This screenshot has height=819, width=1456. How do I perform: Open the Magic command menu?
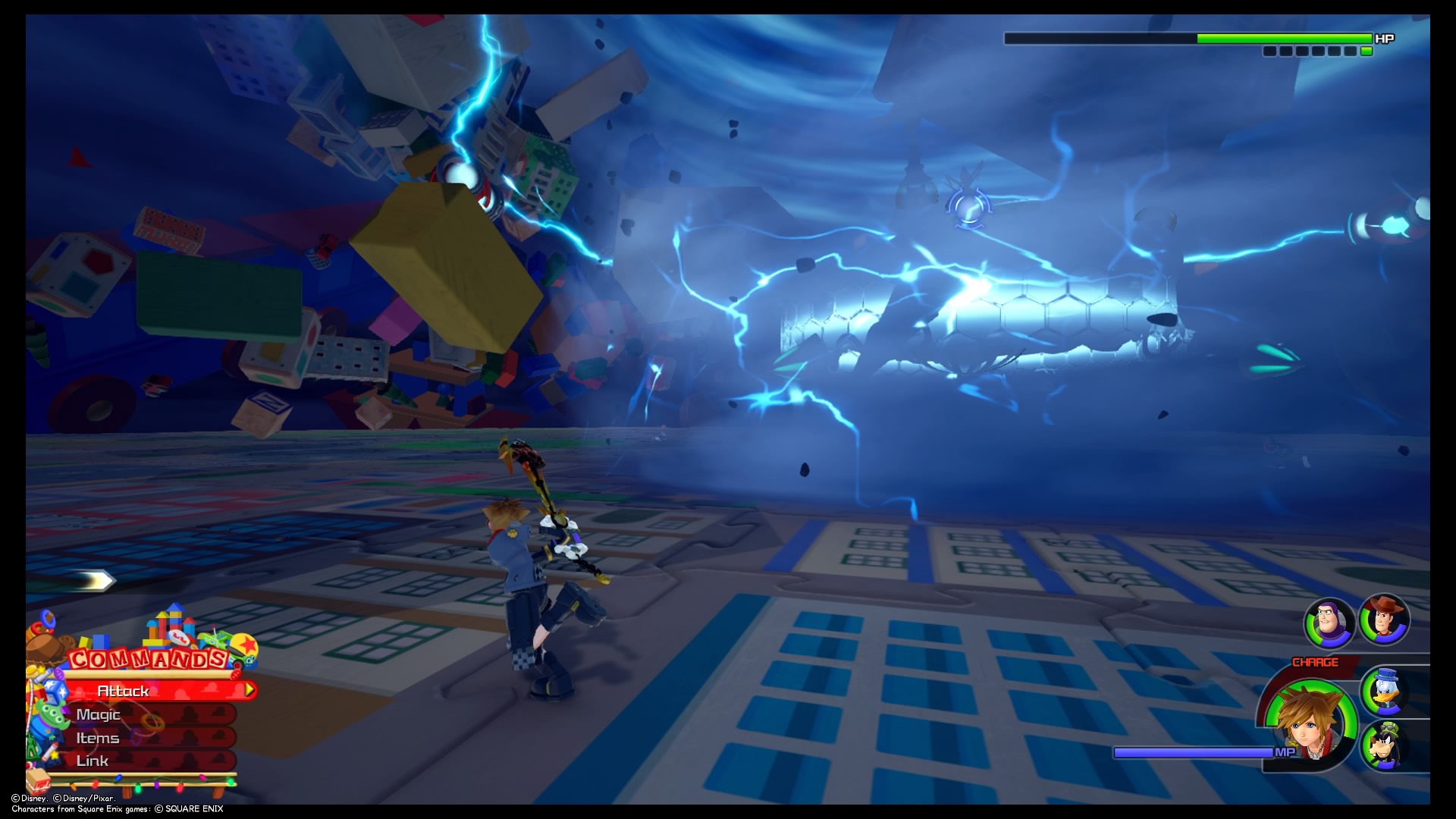[99, 714]
